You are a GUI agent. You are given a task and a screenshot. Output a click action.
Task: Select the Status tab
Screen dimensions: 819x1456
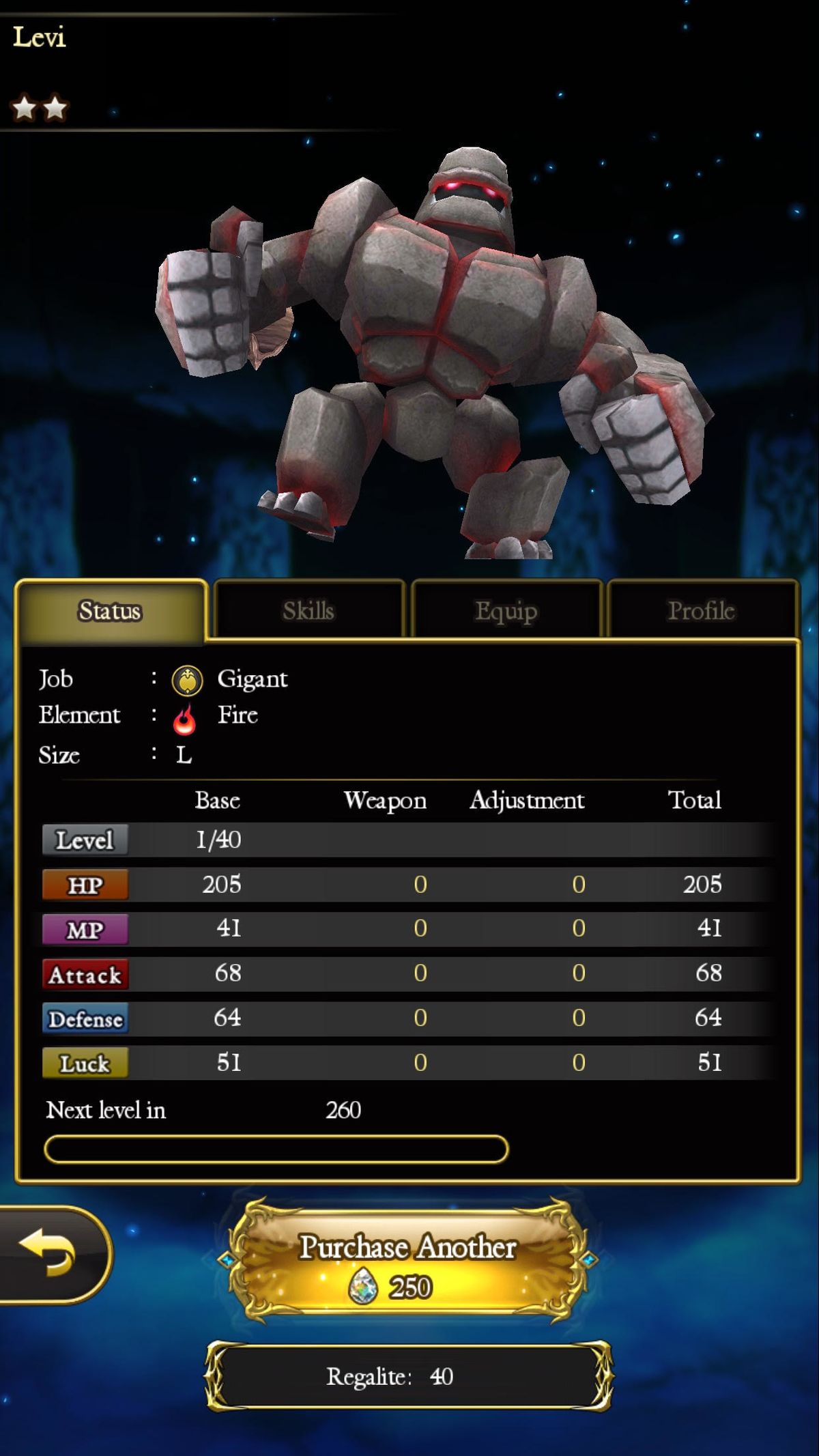click(110, 610)
